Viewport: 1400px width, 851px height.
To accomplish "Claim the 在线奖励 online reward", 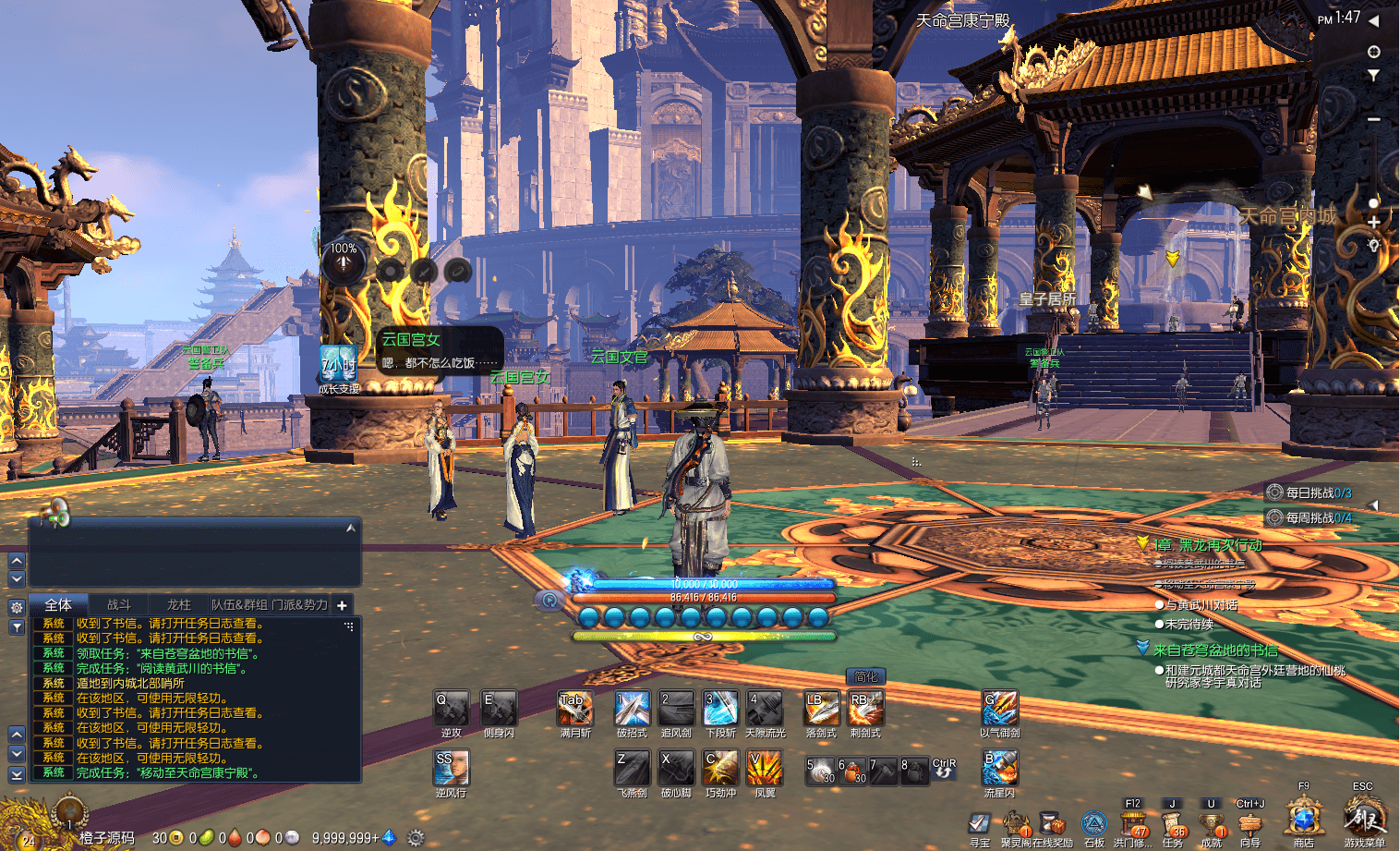I will [1052, 824].
